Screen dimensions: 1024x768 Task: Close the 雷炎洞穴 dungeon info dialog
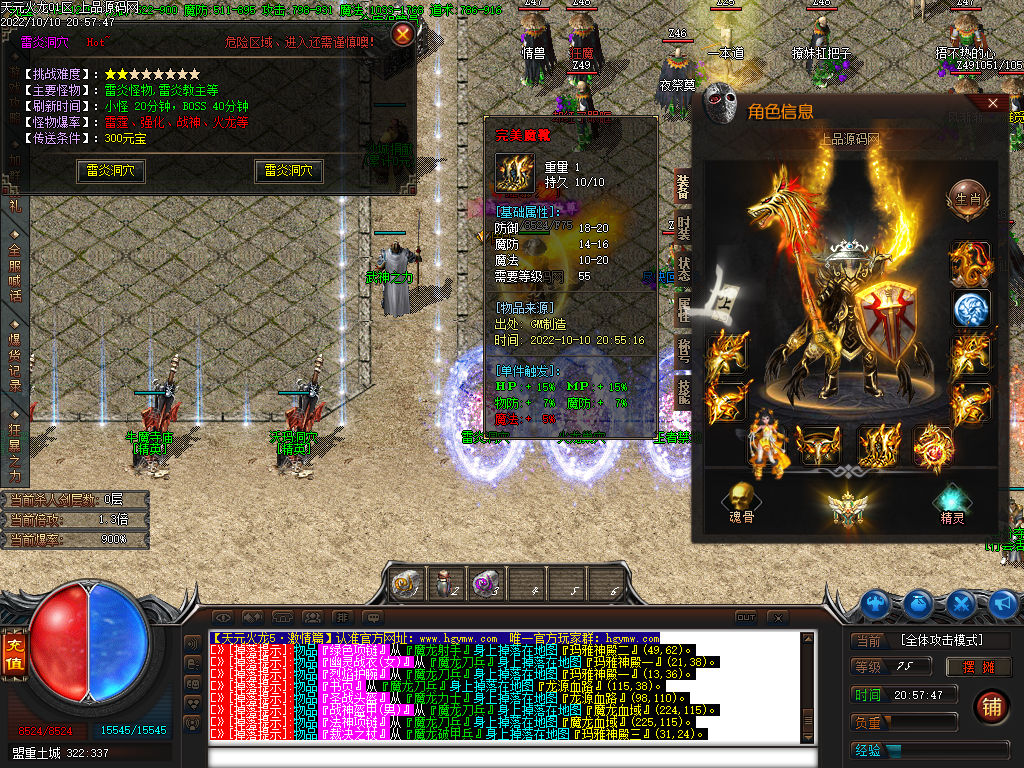pyautogui.click(x=402, y=35)
